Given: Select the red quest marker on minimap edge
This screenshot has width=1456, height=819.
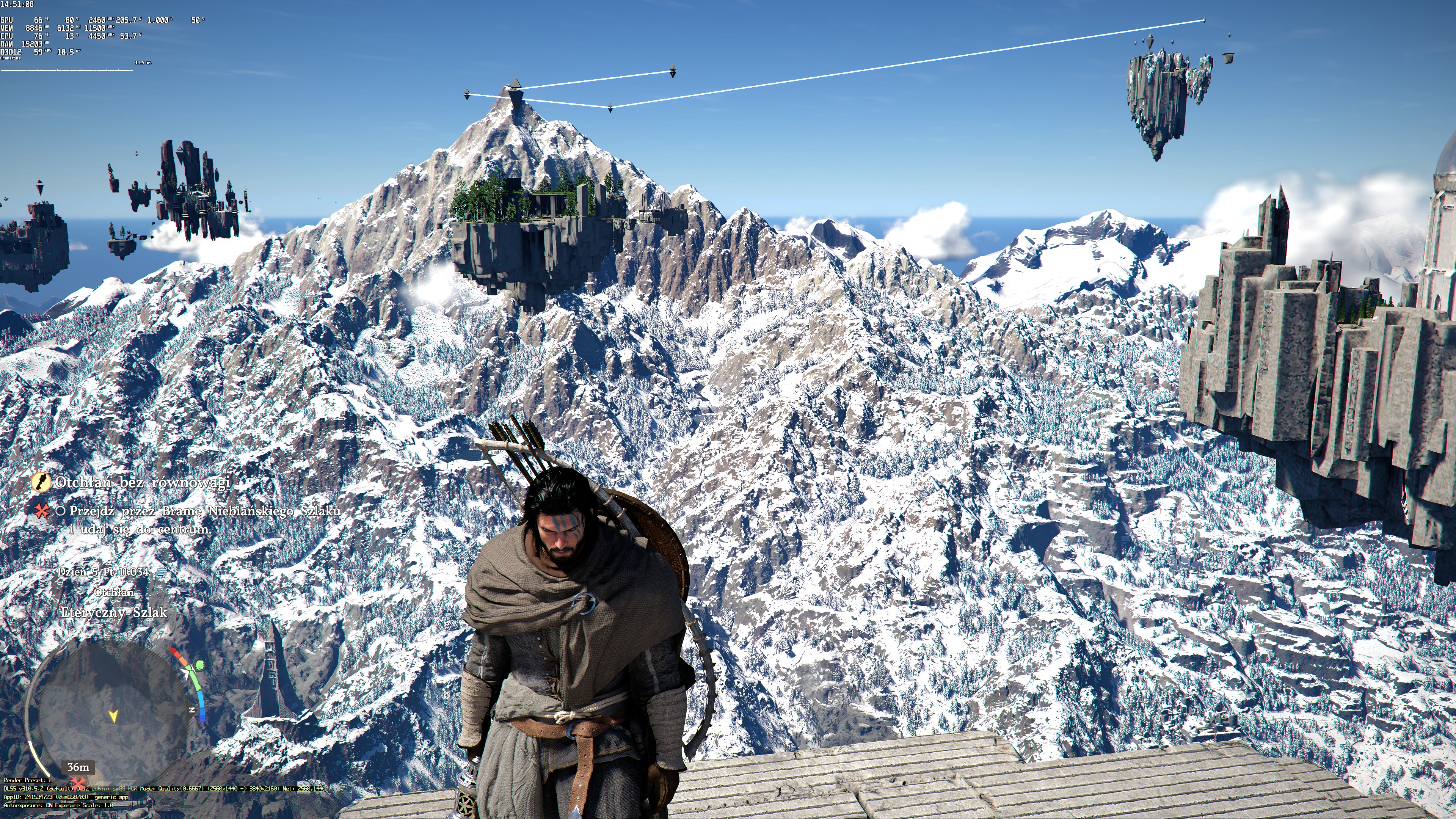Looking at the screenshot, I should [x=77, y=782].
